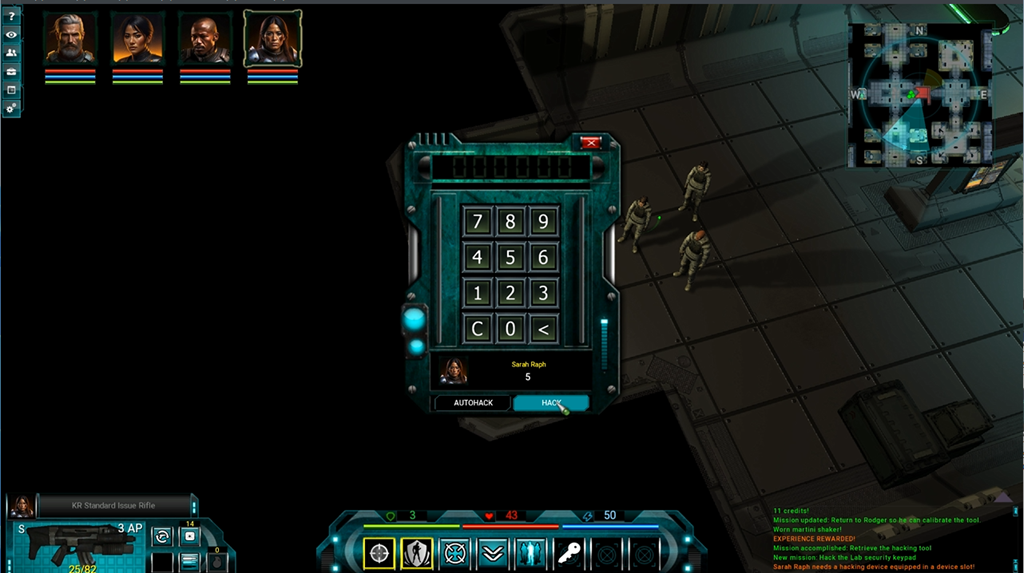Activate the crosshair aim ability
Viewport: 1024px width, 573px height.
click(379, 552)
